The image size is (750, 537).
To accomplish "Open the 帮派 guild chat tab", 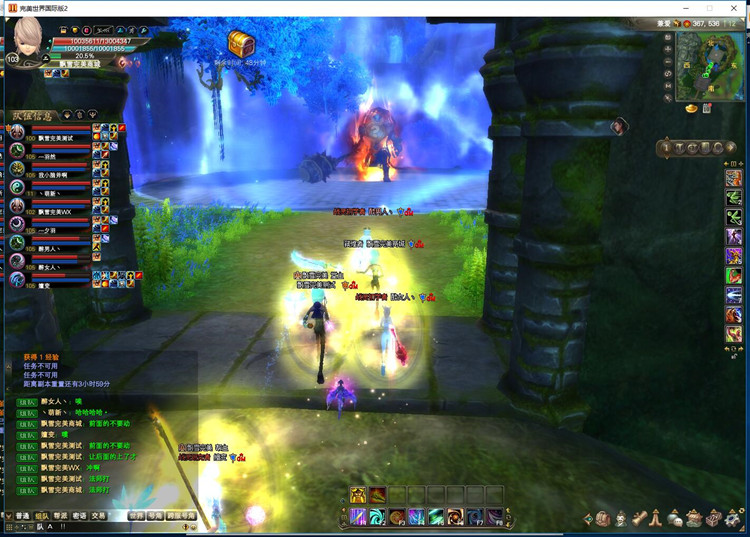I will click(x=62, y=516).
